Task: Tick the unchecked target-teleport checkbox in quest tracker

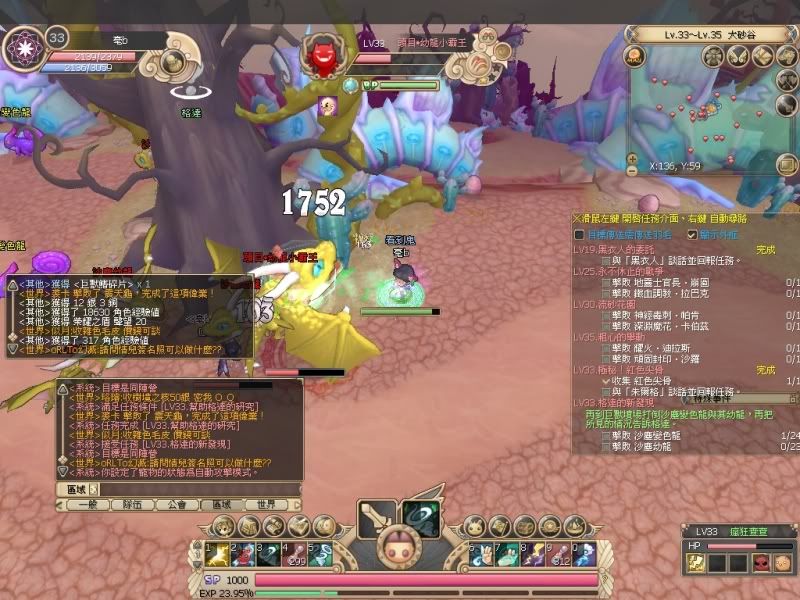Action: [579, 234]
